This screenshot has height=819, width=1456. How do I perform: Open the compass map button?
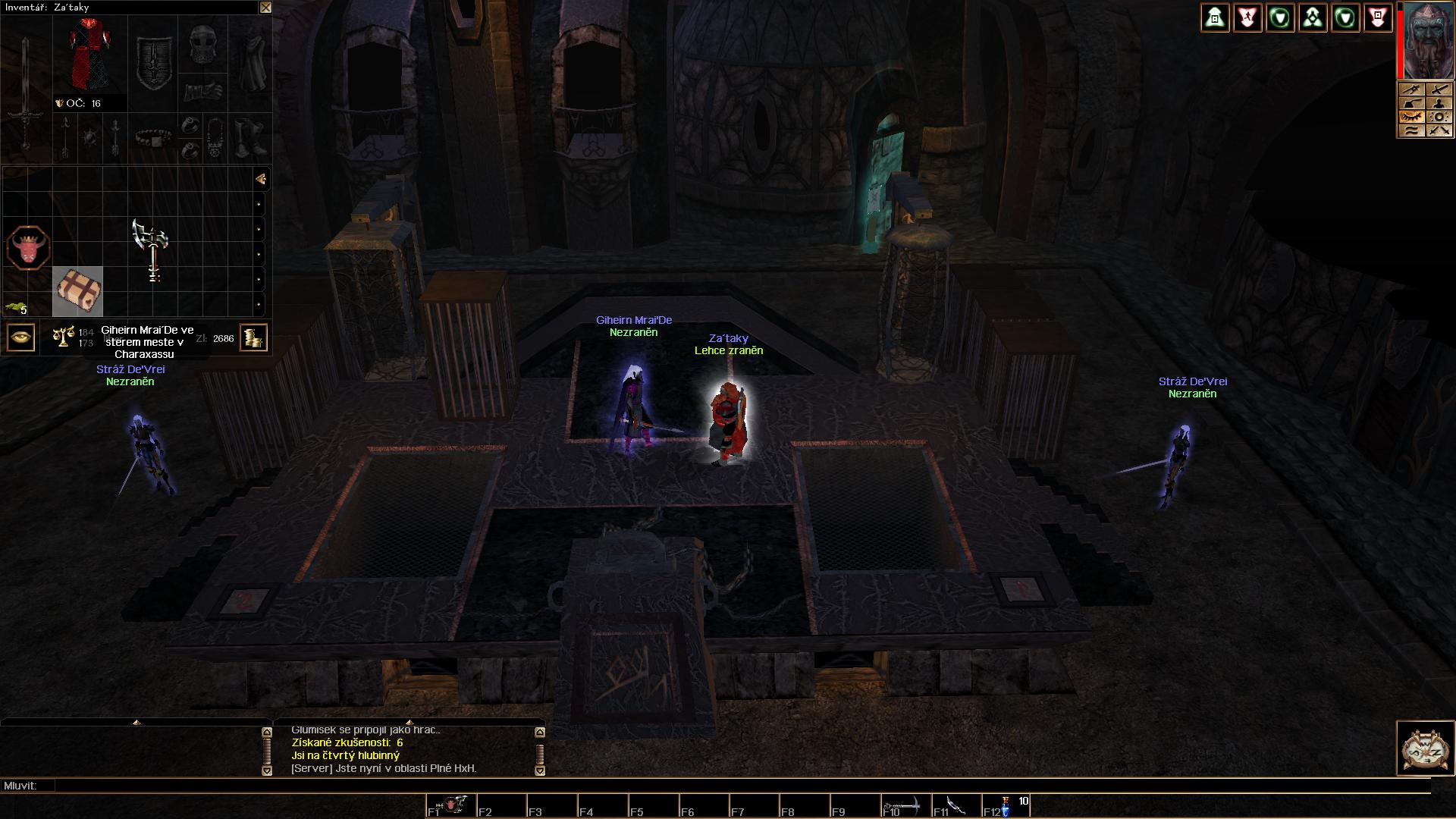pos(1425,748)
